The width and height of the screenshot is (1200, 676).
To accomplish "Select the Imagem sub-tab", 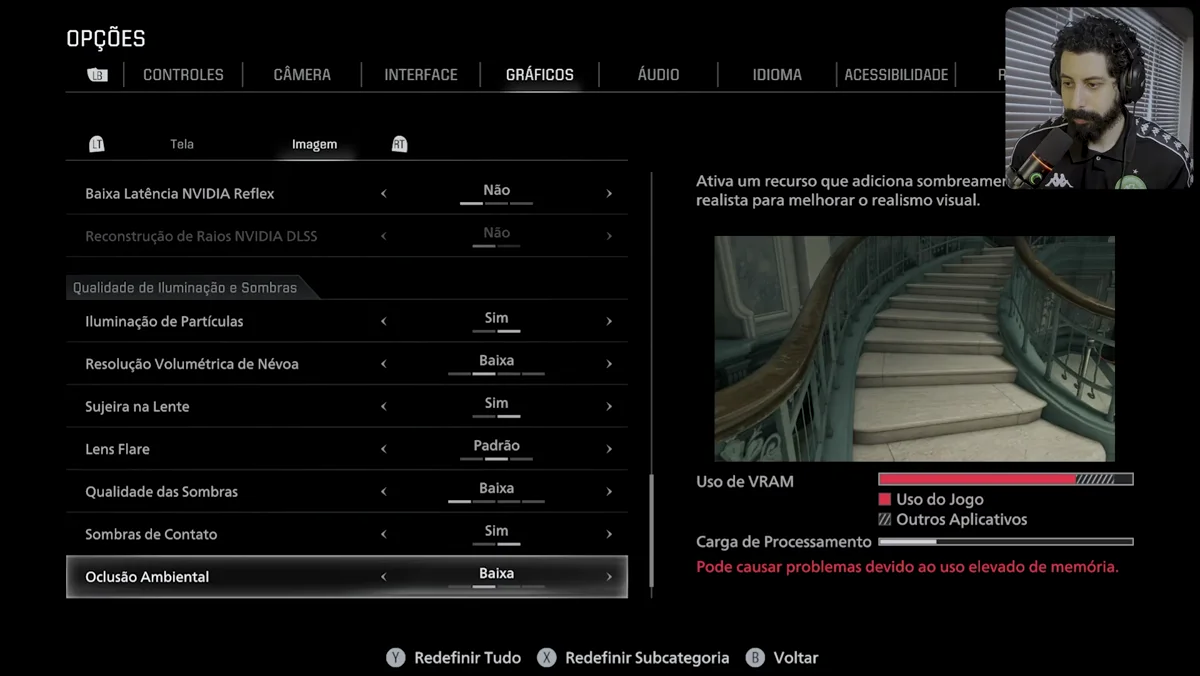I will click(x=314, y=144).
